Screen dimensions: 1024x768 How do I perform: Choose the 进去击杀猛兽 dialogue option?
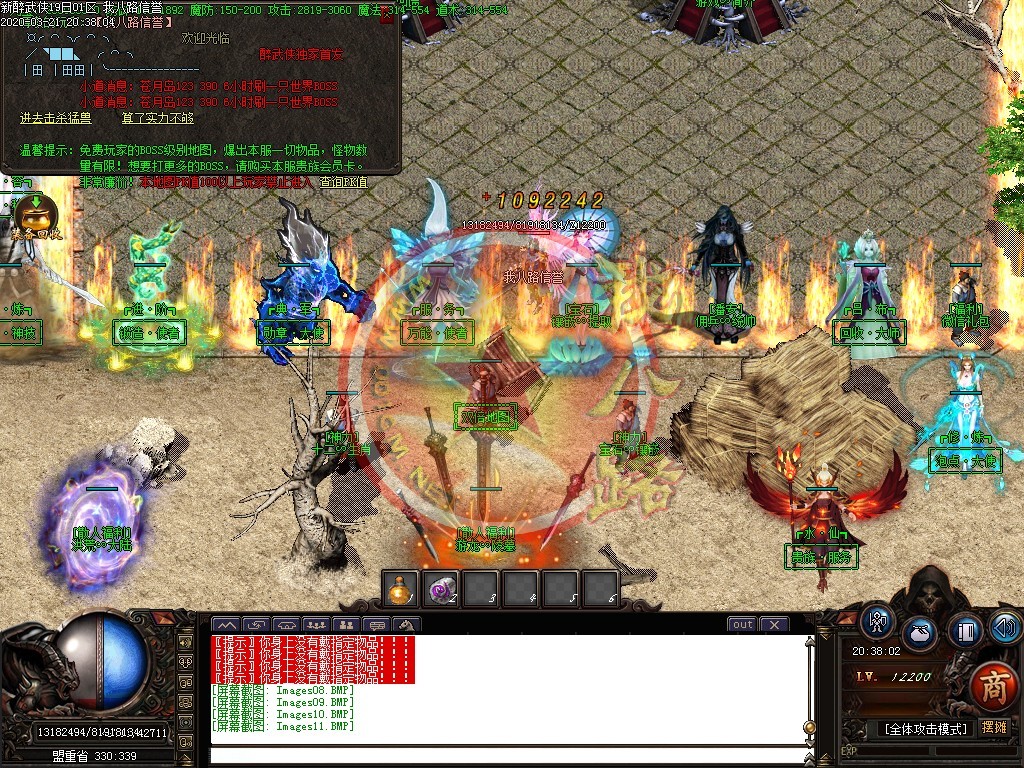(56, 118)
